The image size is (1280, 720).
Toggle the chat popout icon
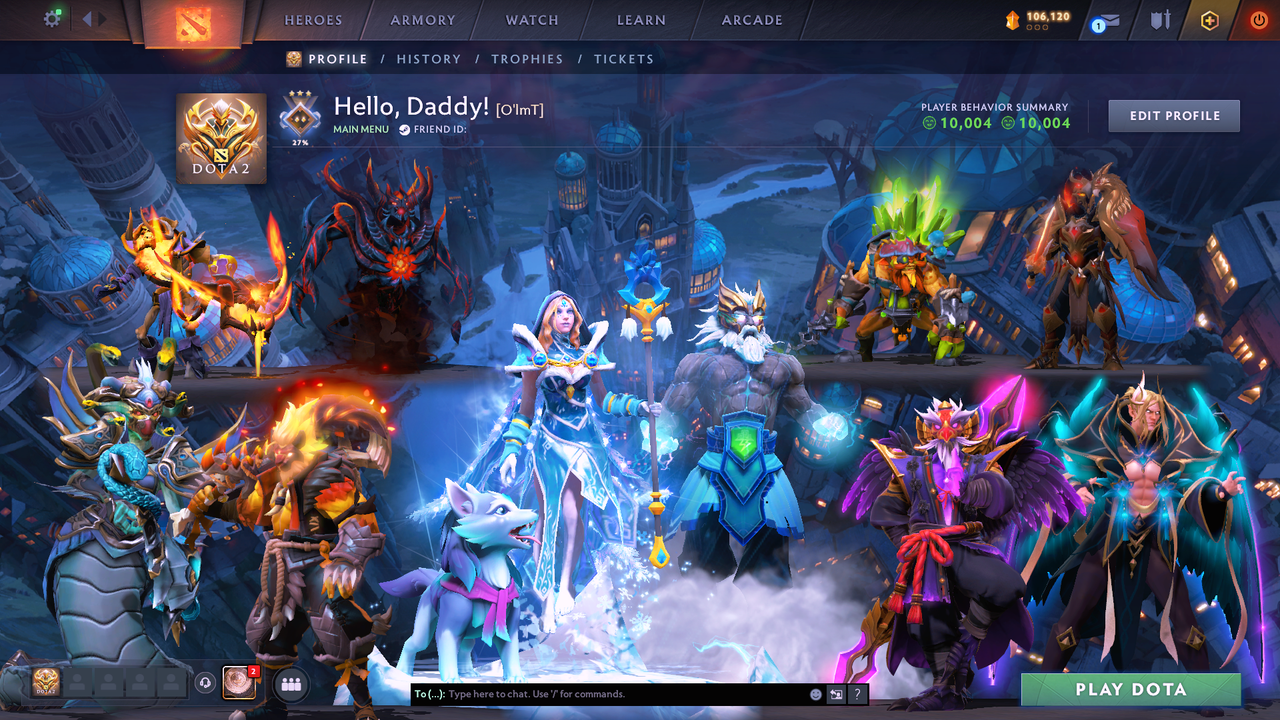pyautogui.click(x=836, y=694)
